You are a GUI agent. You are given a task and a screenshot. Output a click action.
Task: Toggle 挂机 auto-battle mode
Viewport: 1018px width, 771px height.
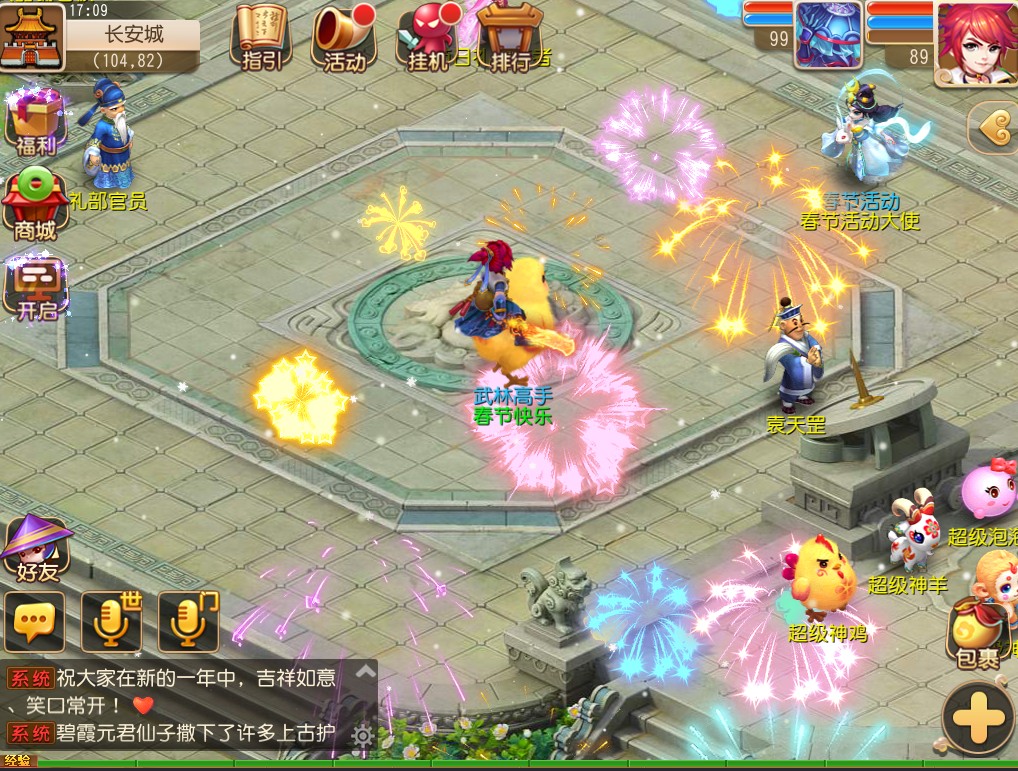430,37
